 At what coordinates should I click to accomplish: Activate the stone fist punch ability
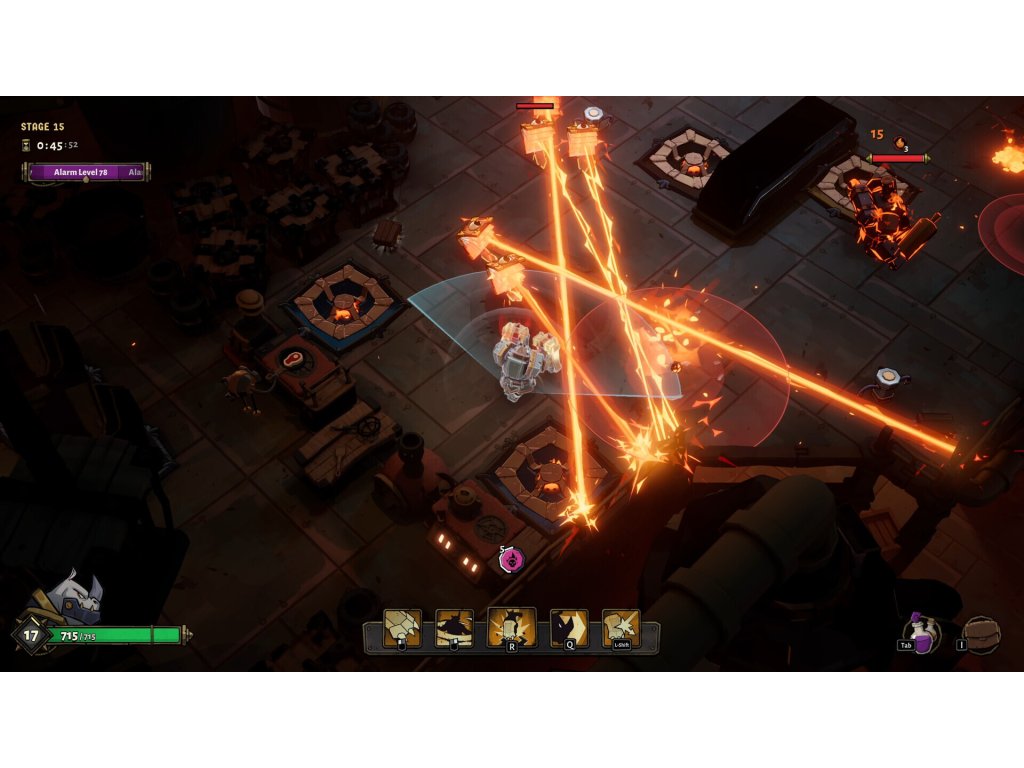(x=402, y=628)
